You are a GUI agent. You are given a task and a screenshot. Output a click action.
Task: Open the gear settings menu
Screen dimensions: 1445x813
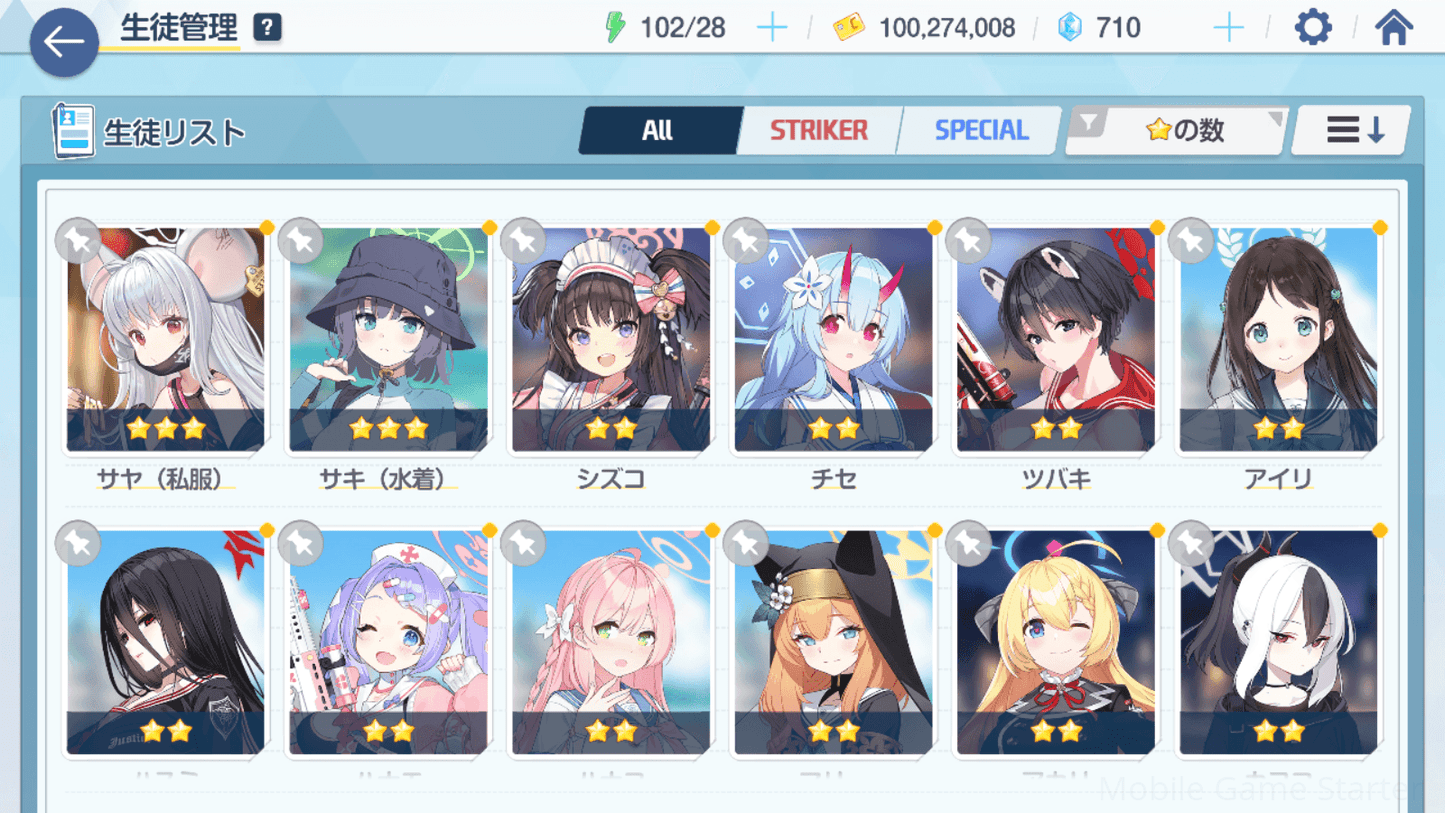pyautogui.click(x=1312, y=28)
